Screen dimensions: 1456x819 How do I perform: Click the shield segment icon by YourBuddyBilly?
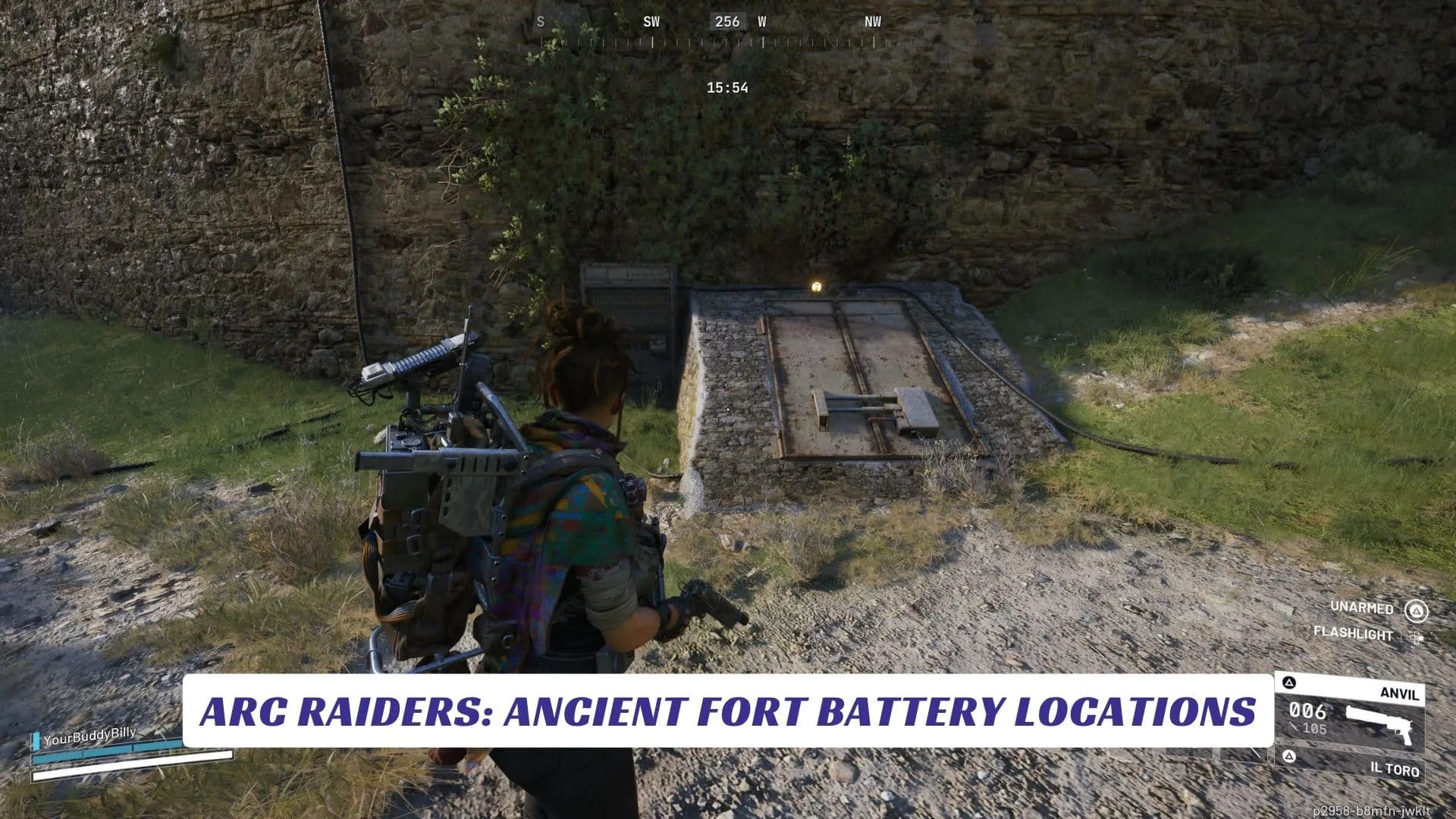pos(36,740)
